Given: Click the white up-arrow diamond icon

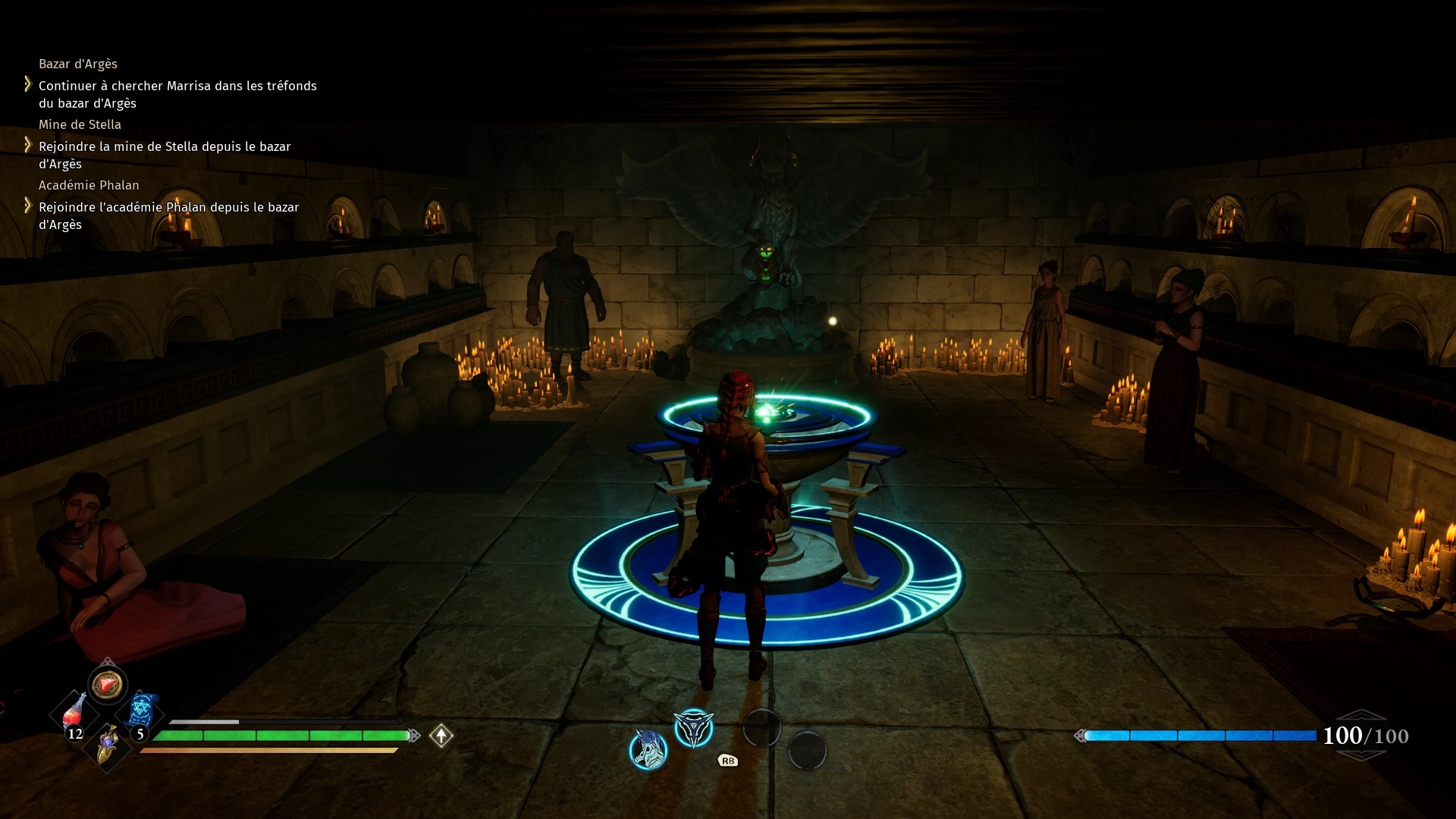Looking at the screenshot, I should click(441, 736).
